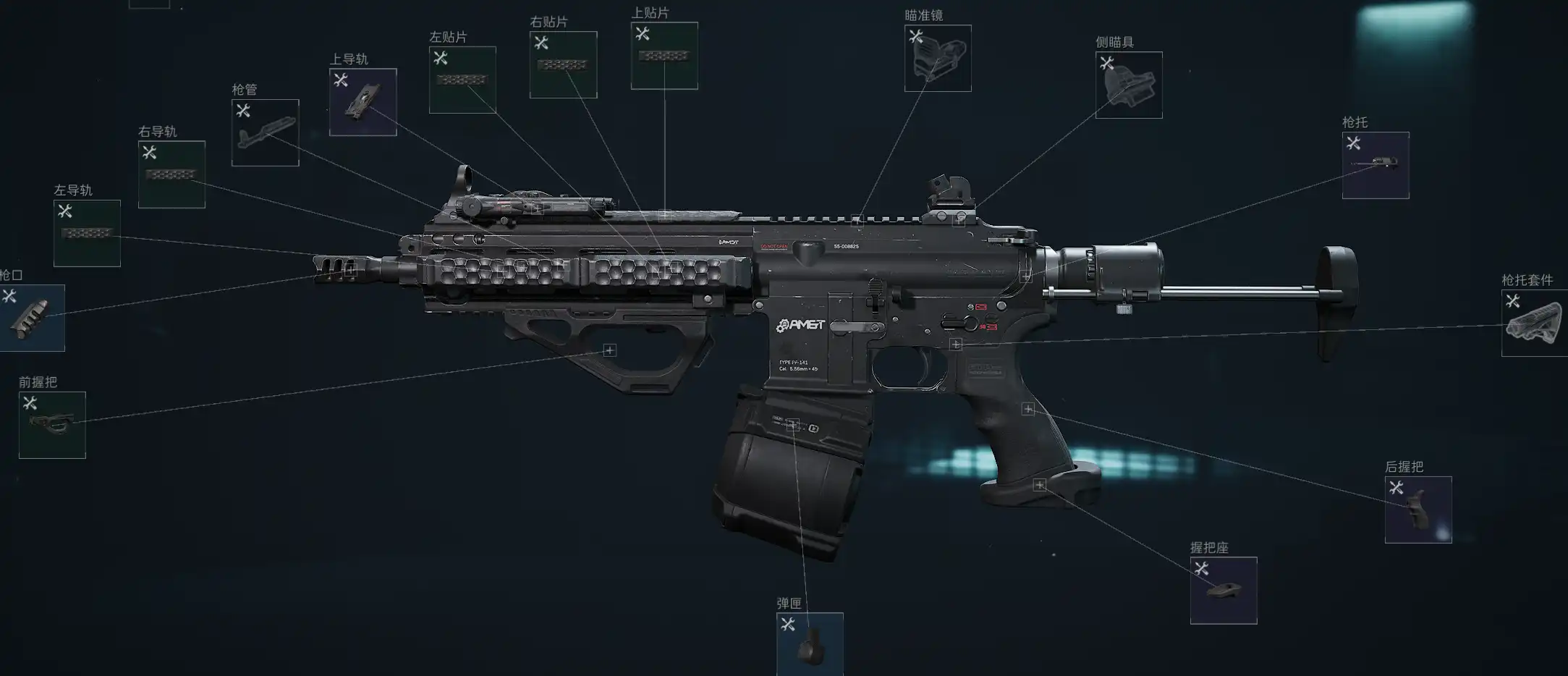
Task: Open the 上贴片 top patch slot
Action: pyautogui.click(x=664, y=56)
